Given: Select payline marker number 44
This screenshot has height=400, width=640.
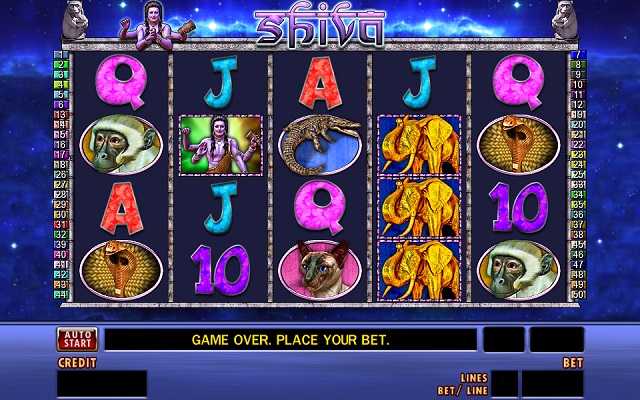Looking at the screenshot, I should pyautogui.click(x=59, y=293).
